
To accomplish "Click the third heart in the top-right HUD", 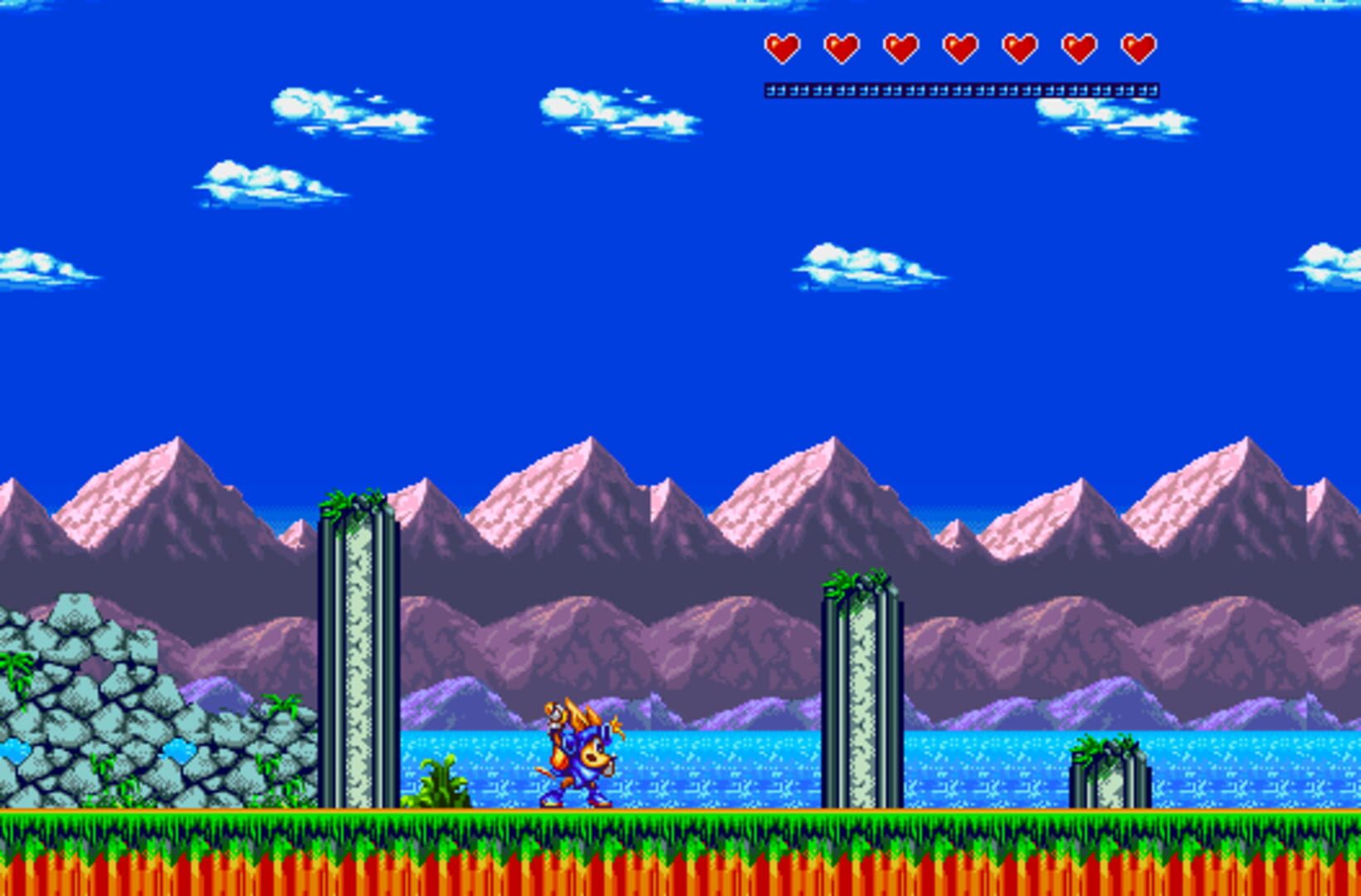I will pos(900,46).
